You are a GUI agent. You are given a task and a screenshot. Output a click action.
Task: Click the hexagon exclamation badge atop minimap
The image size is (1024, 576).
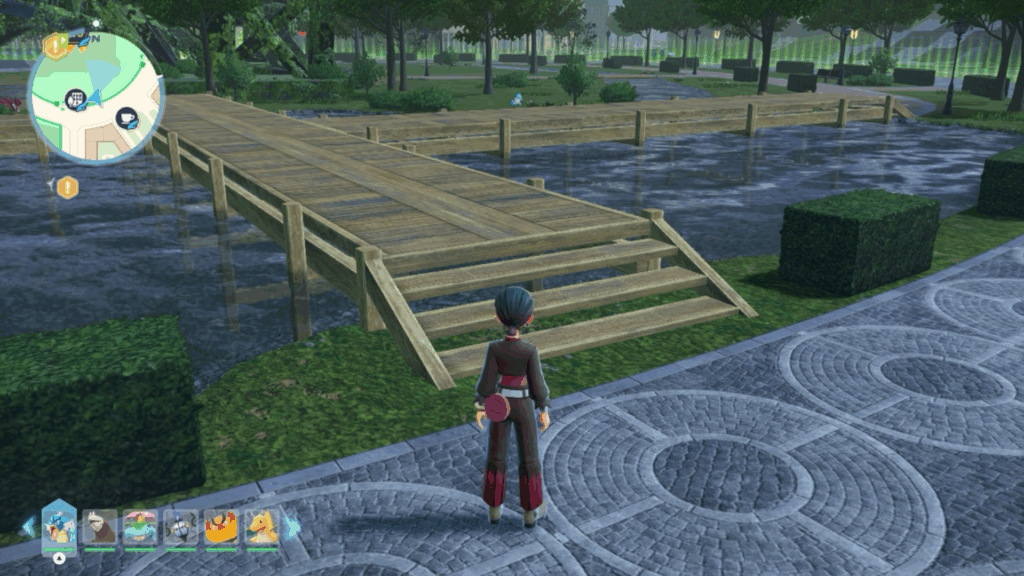(x=55, y=46)
